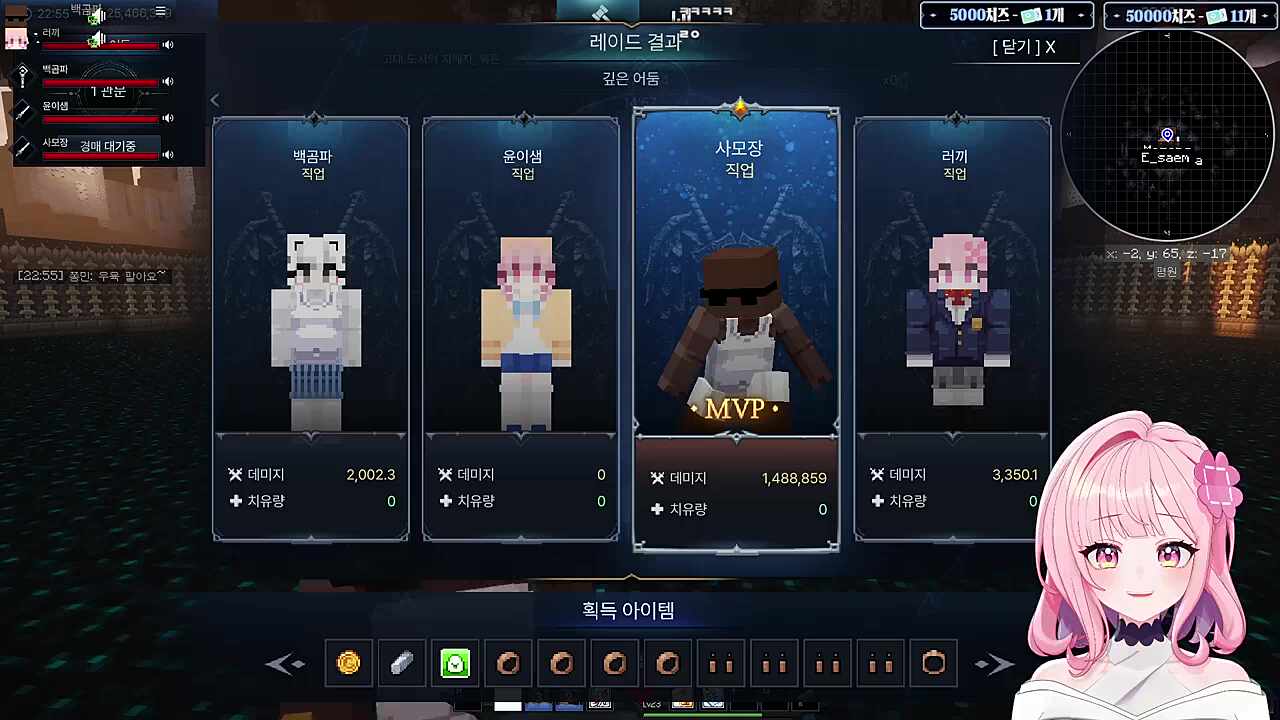Click the left arrow to browse earlier items
This screenshot has height=720, width=1280.
tap(287, 663)
